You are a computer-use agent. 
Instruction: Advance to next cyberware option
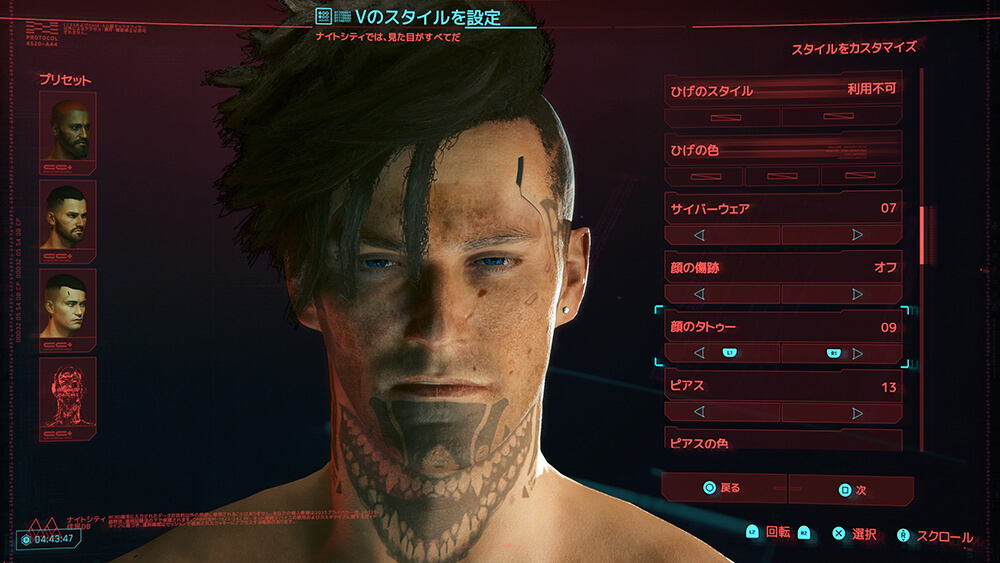pos(841,235)
